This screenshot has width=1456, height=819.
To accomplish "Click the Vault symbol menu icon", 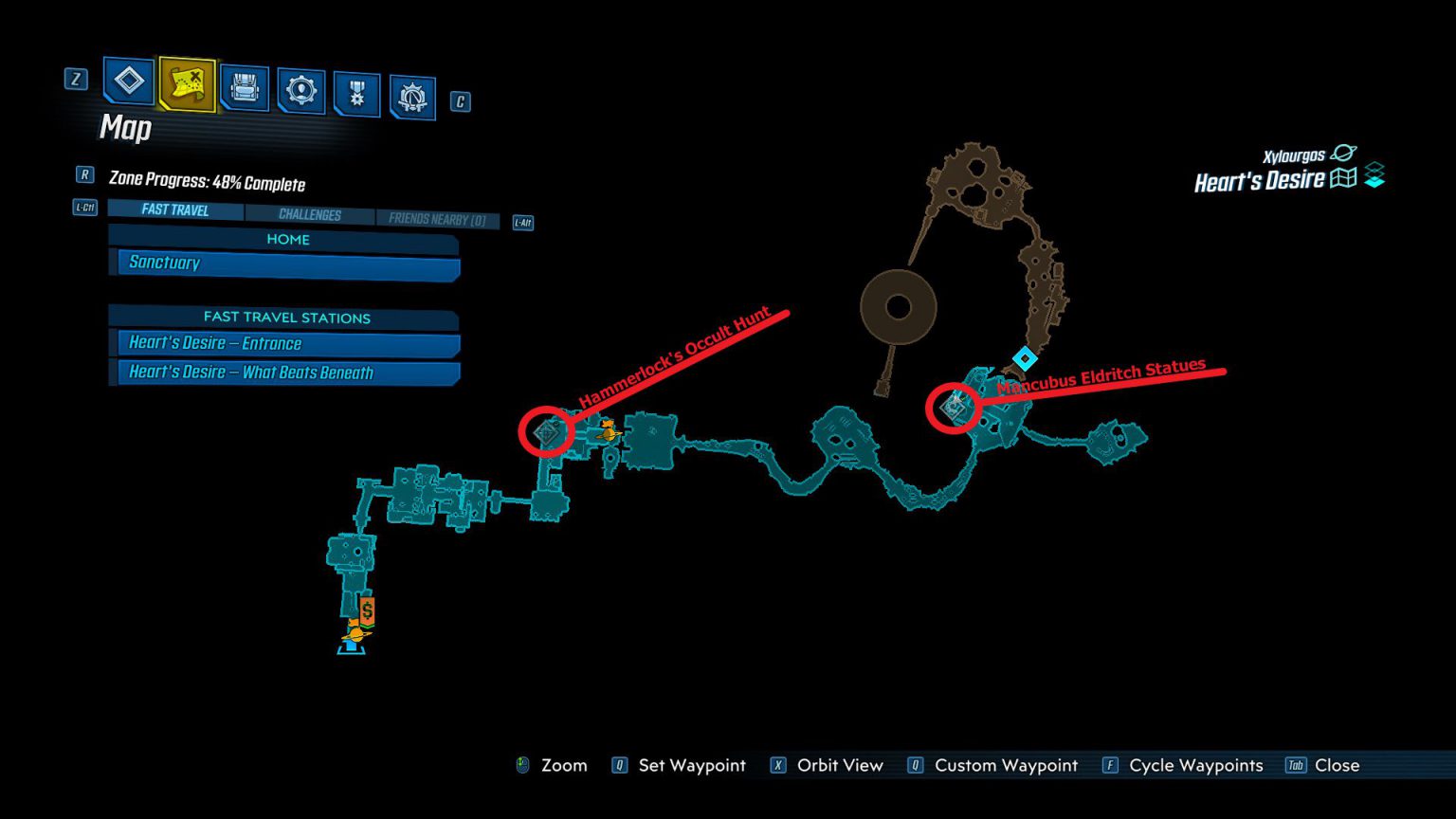I will [x=411, y=95].
